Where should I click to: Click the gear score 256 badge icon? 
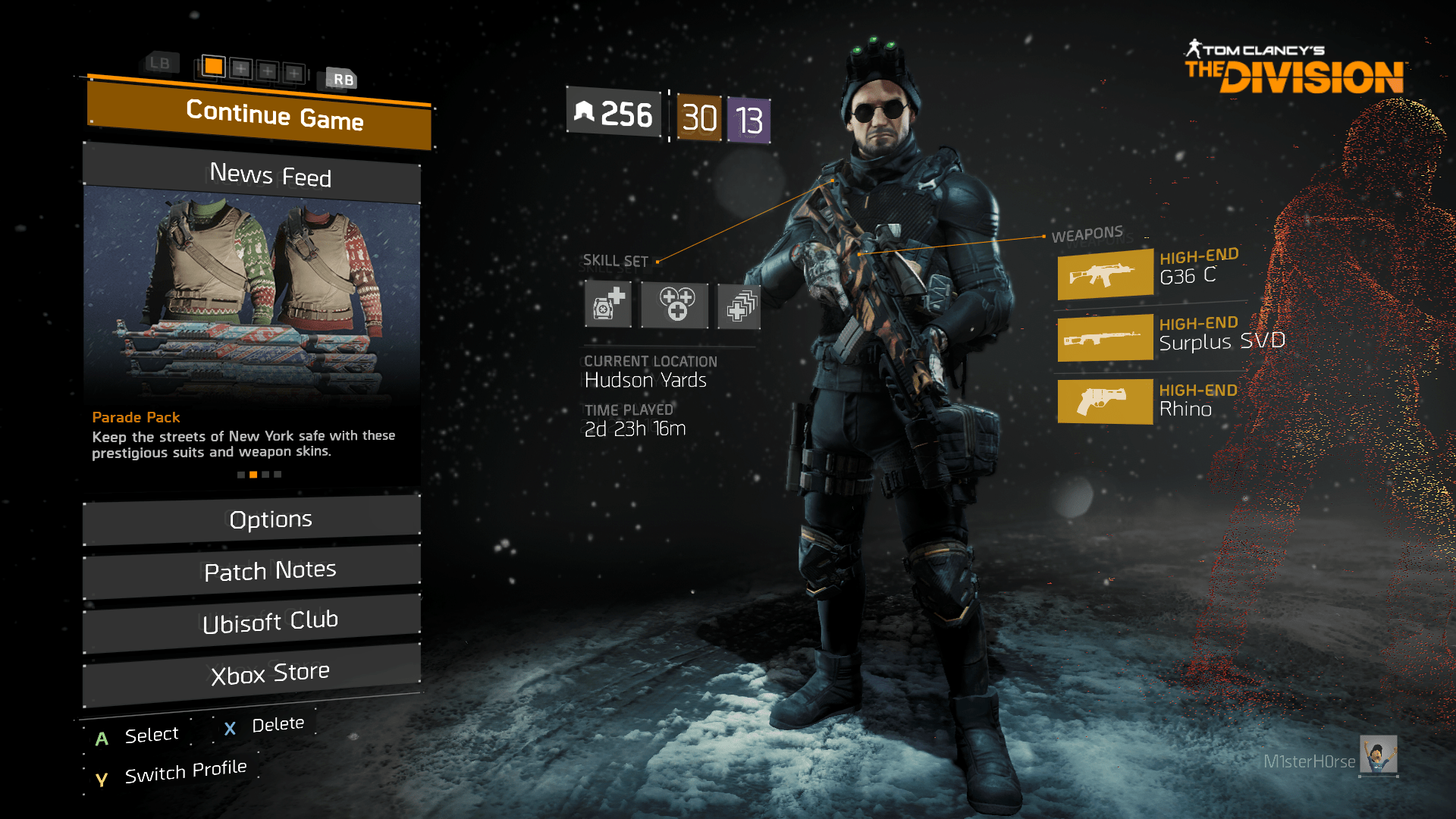click(613, 115)
